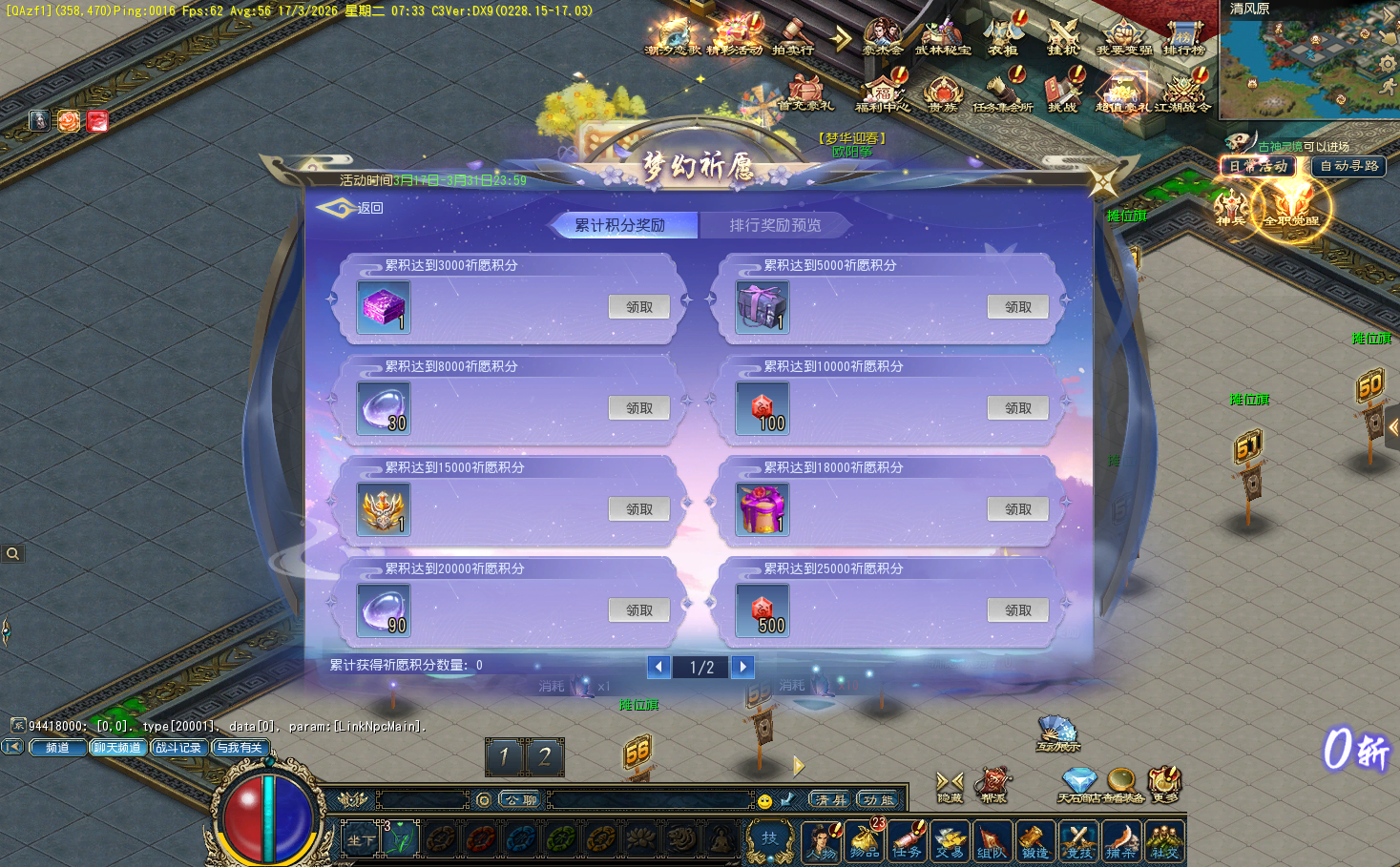Switch to 排行奖励预览 tab

pos(775,225)
